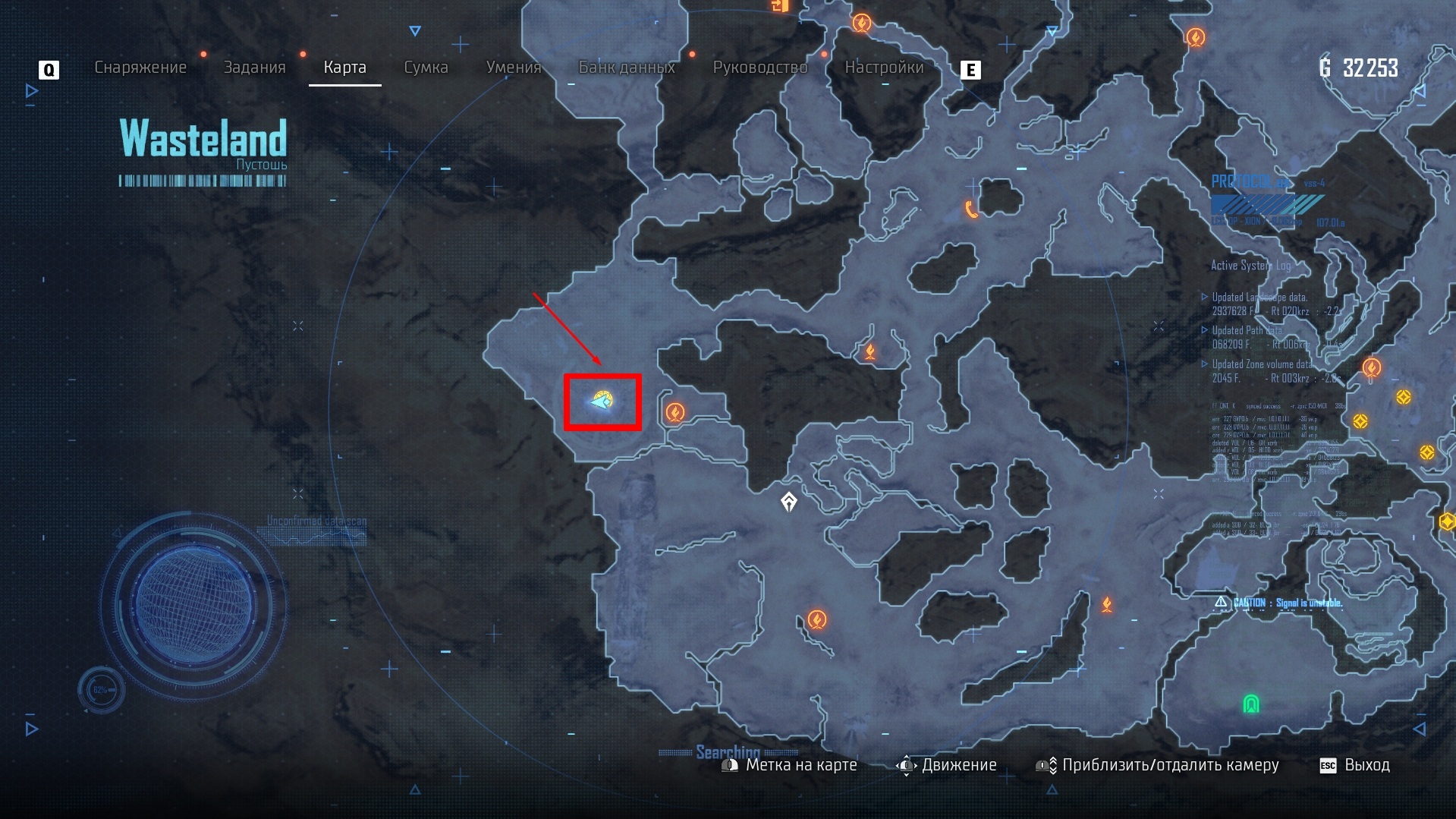Click the green gate marker on the map
Image resolution: width=1456 pixels, height=819 pixels.
(x=1251, y=704)
